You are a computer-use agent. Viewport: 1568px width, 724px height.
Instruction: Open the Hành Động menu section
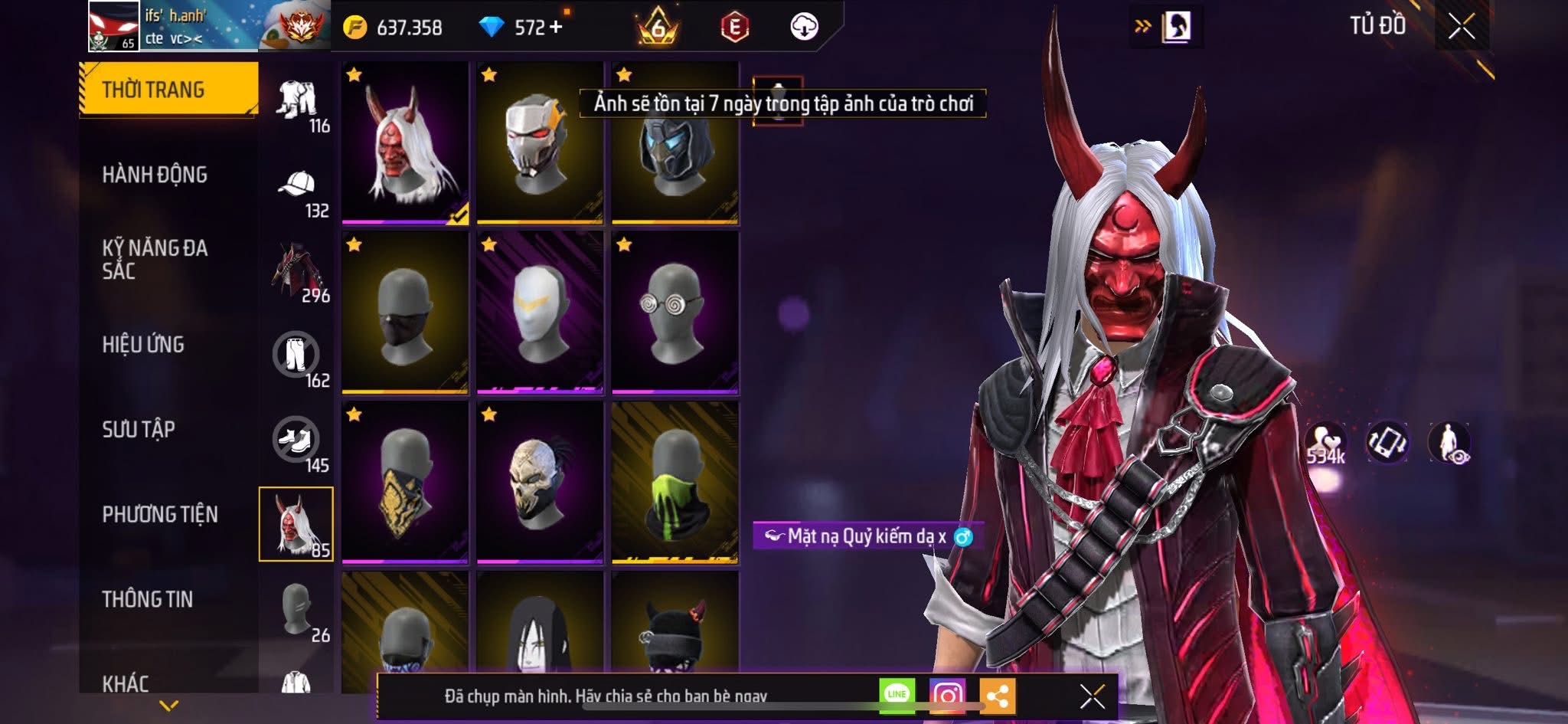(155, 175)
